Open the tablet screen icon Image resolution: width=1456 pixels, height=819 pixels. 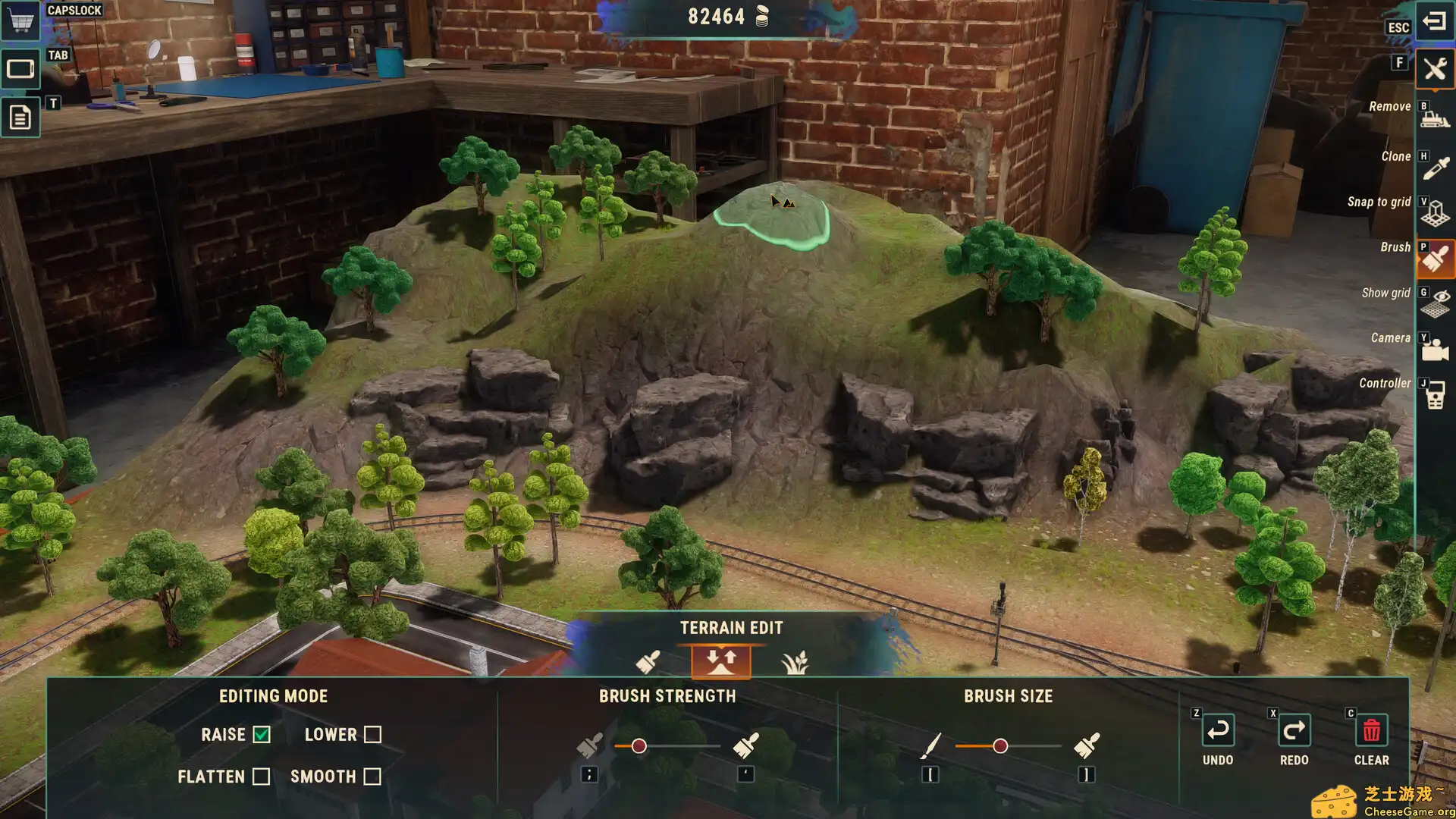[x=20, y=69]
